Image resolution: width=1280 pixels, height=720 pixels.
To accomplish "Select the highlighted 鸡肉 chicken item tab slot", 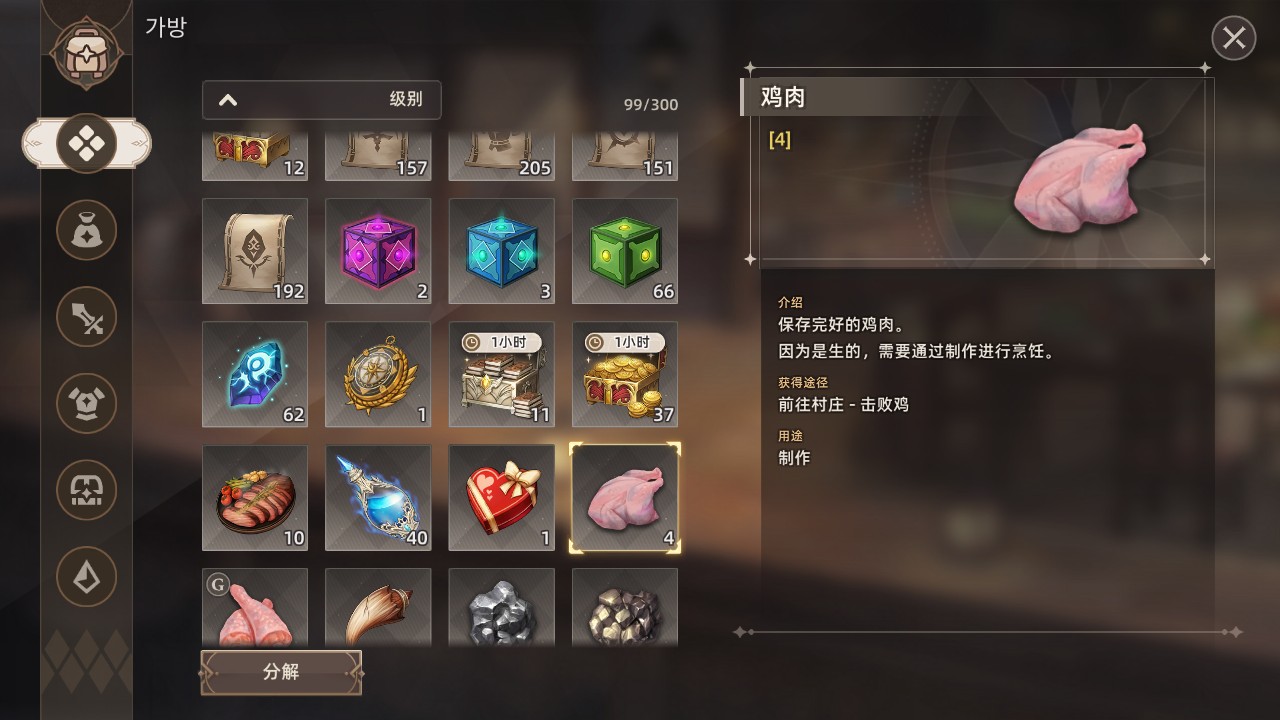I will tap(624, 497).
